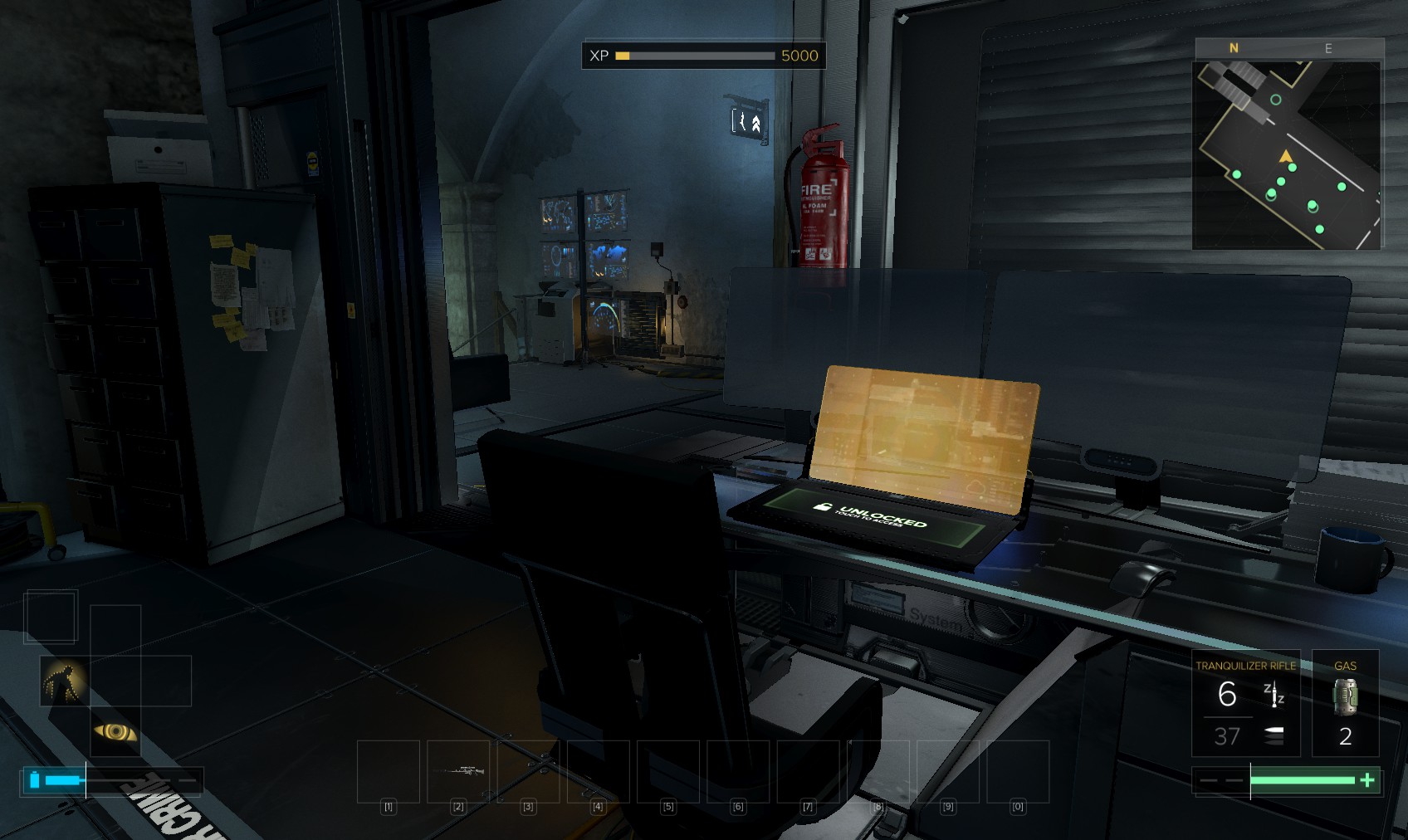The height and width of the screenshot is (840, 1408).
Task: Activate the glowing figure augmentation icon
Action: click(x=64, y=681)
